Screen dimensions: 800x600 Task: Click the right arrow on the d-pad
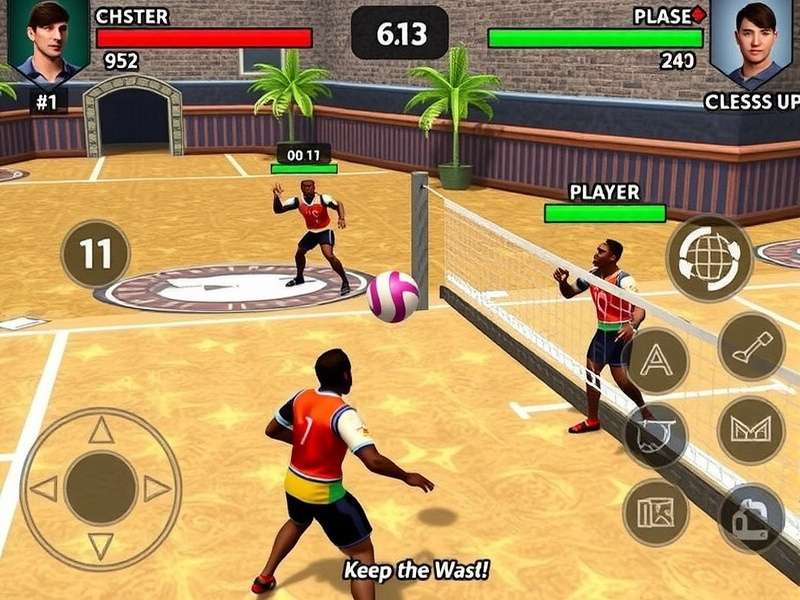(x=157, y=489)
